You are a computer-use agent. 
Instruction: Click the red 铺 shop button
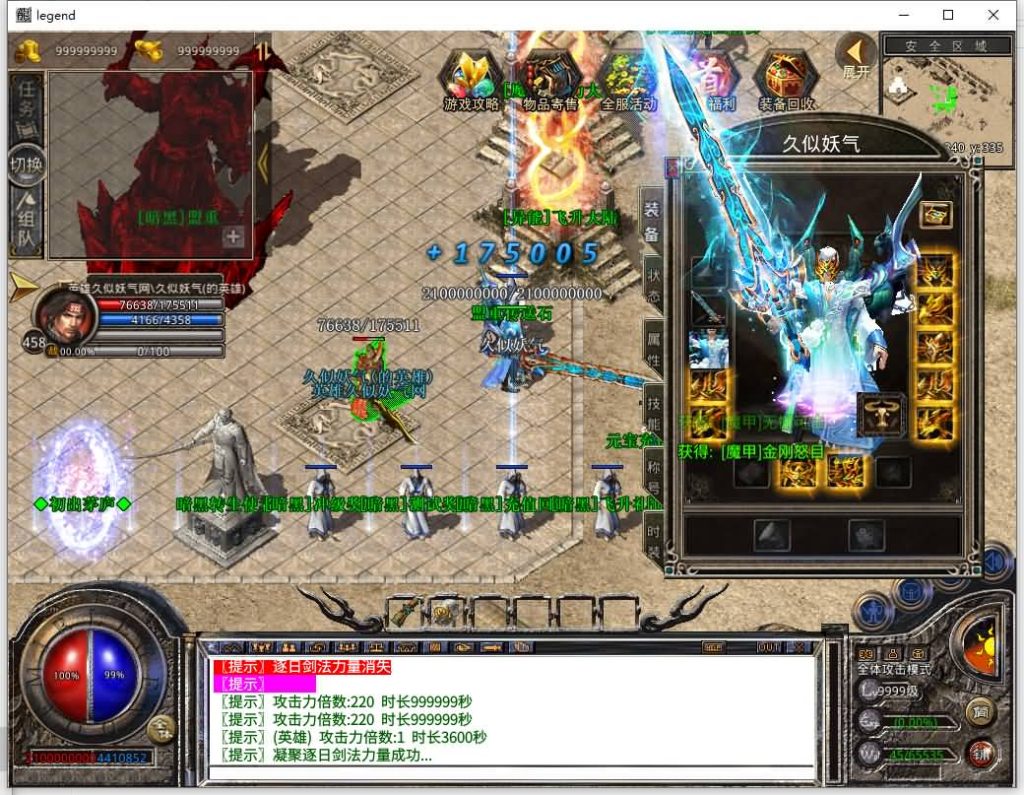tap(981, 753)
